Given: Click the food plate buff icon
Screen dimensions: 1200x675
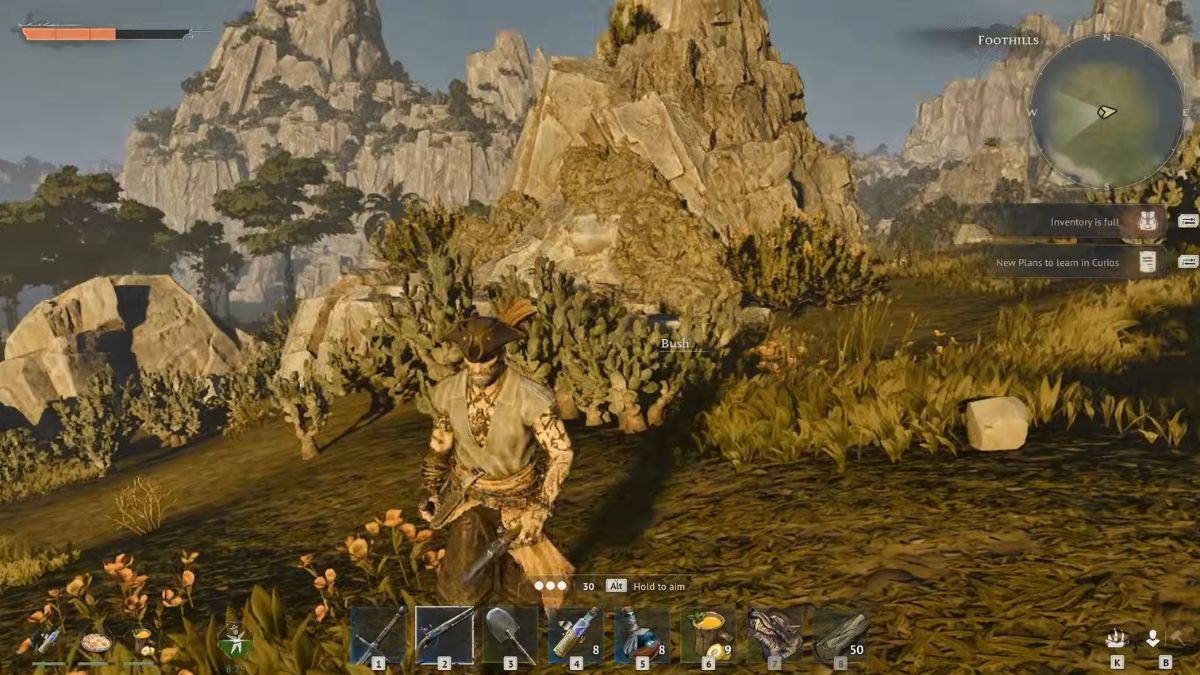Looking at the screenshot, I should [96, 642].
